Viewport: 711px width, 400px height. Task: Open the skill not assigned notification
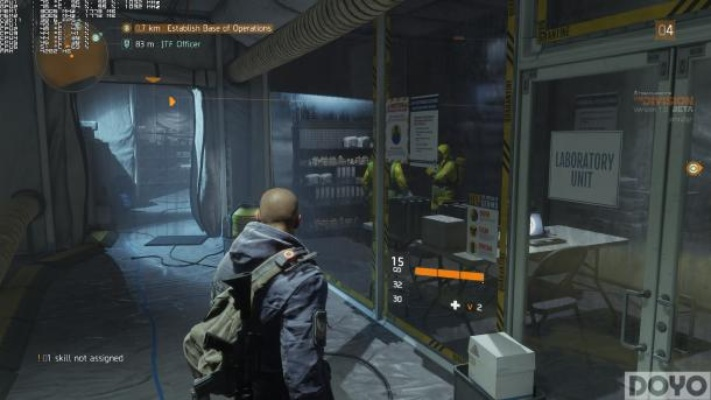click(81, 357)
